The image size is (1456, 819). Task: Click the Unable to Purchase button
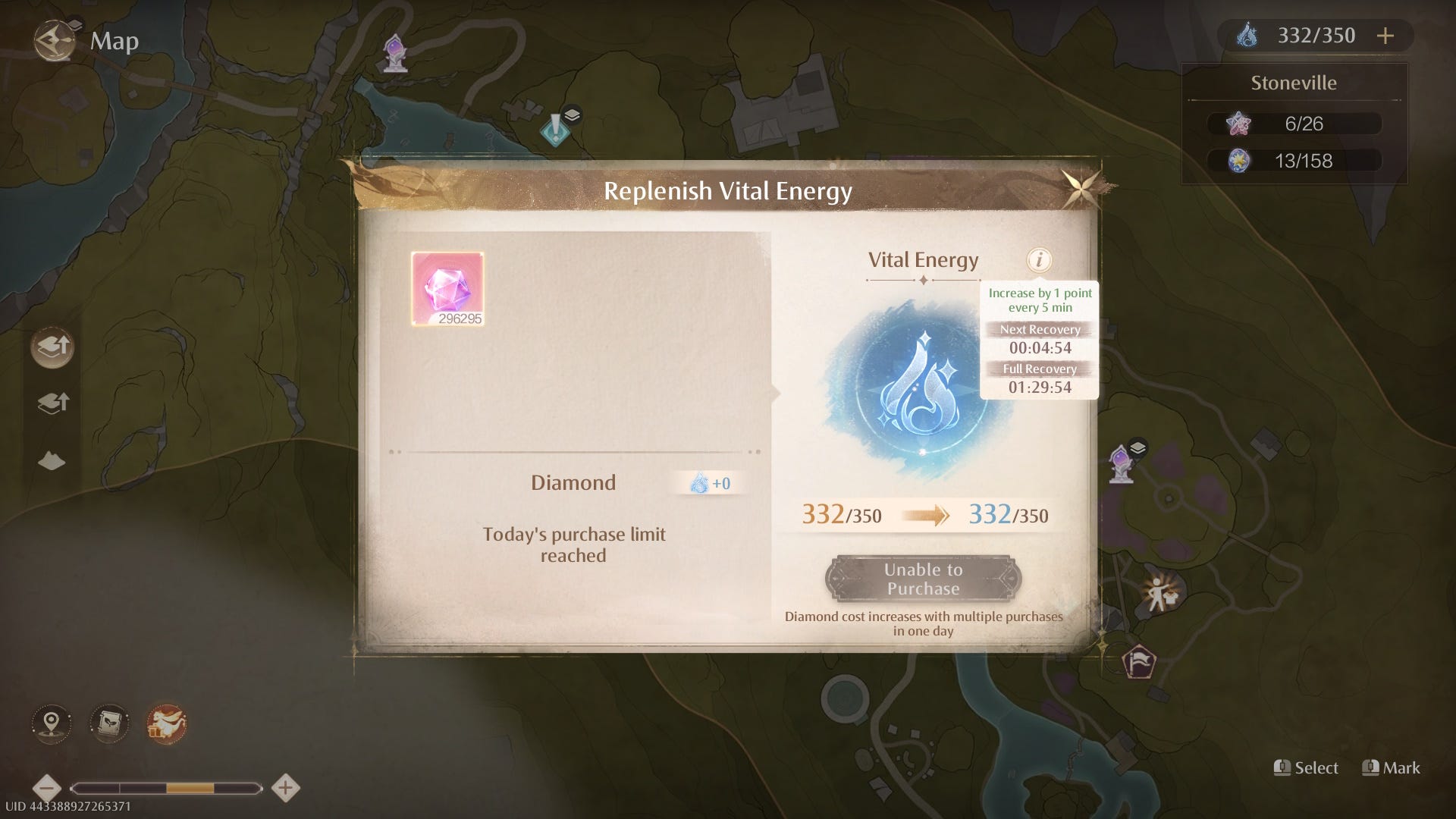coord(923,579)
